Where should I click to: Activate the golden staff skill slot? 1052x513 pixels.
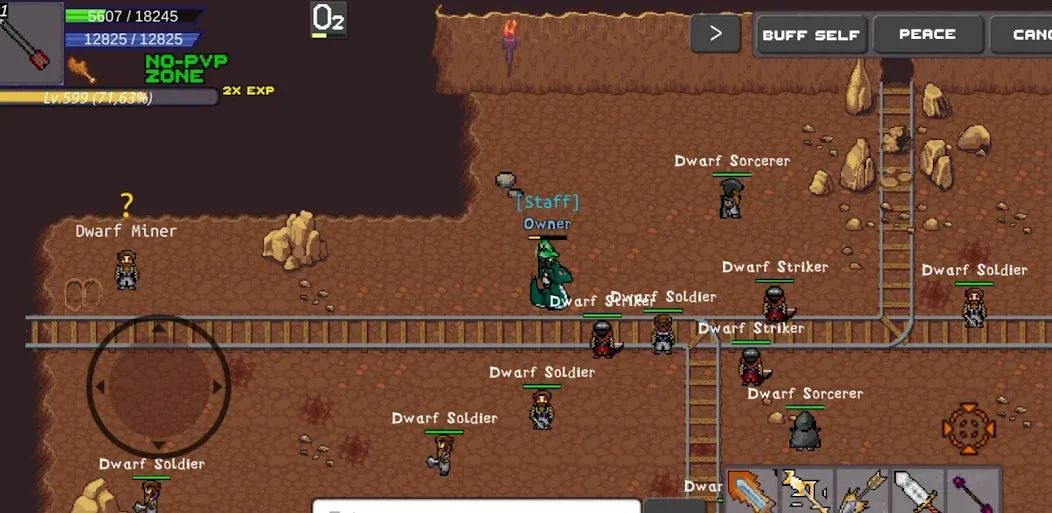[806, 492]
